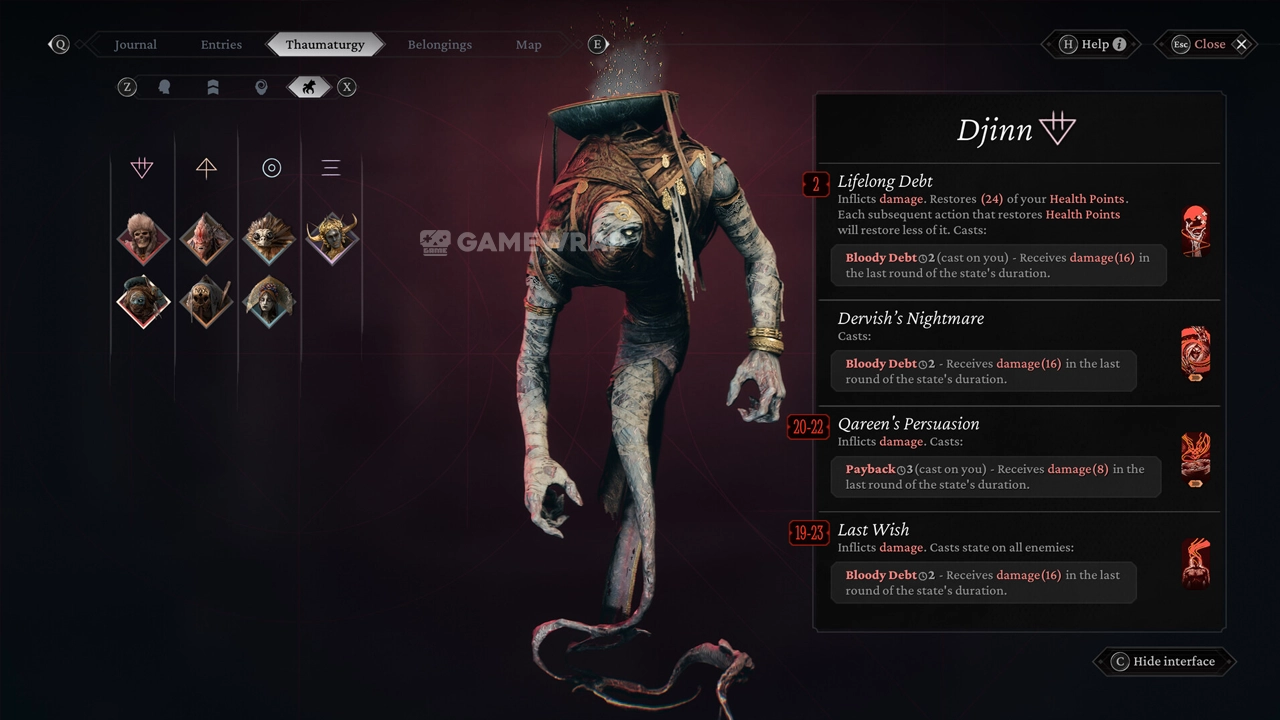This screenshot has width=1280, height=720.
Task: Choose the bird skull feathered salutor
Action: coord(269,238)
